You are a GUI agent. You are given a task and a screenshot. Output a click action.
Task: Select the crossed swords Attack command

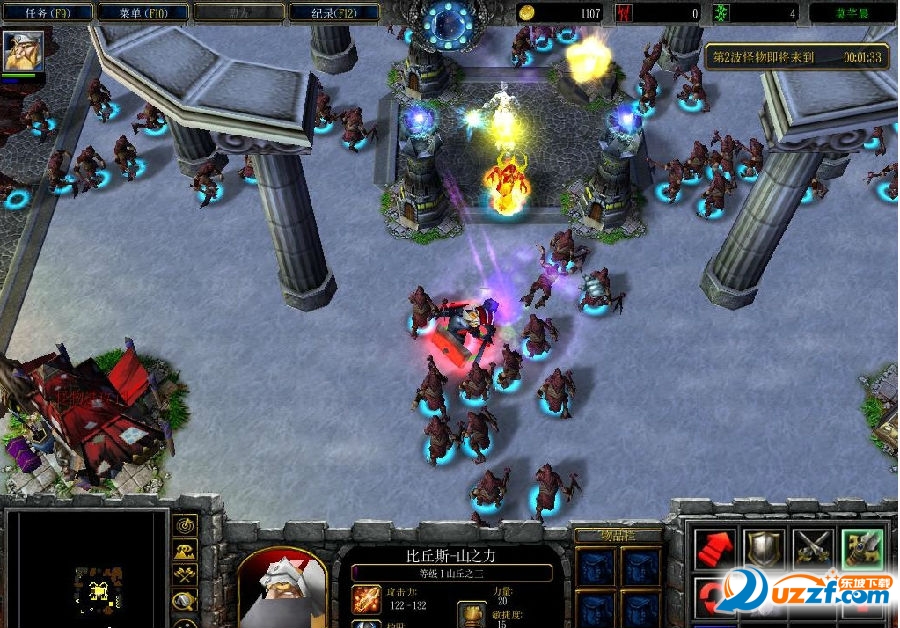813,549
